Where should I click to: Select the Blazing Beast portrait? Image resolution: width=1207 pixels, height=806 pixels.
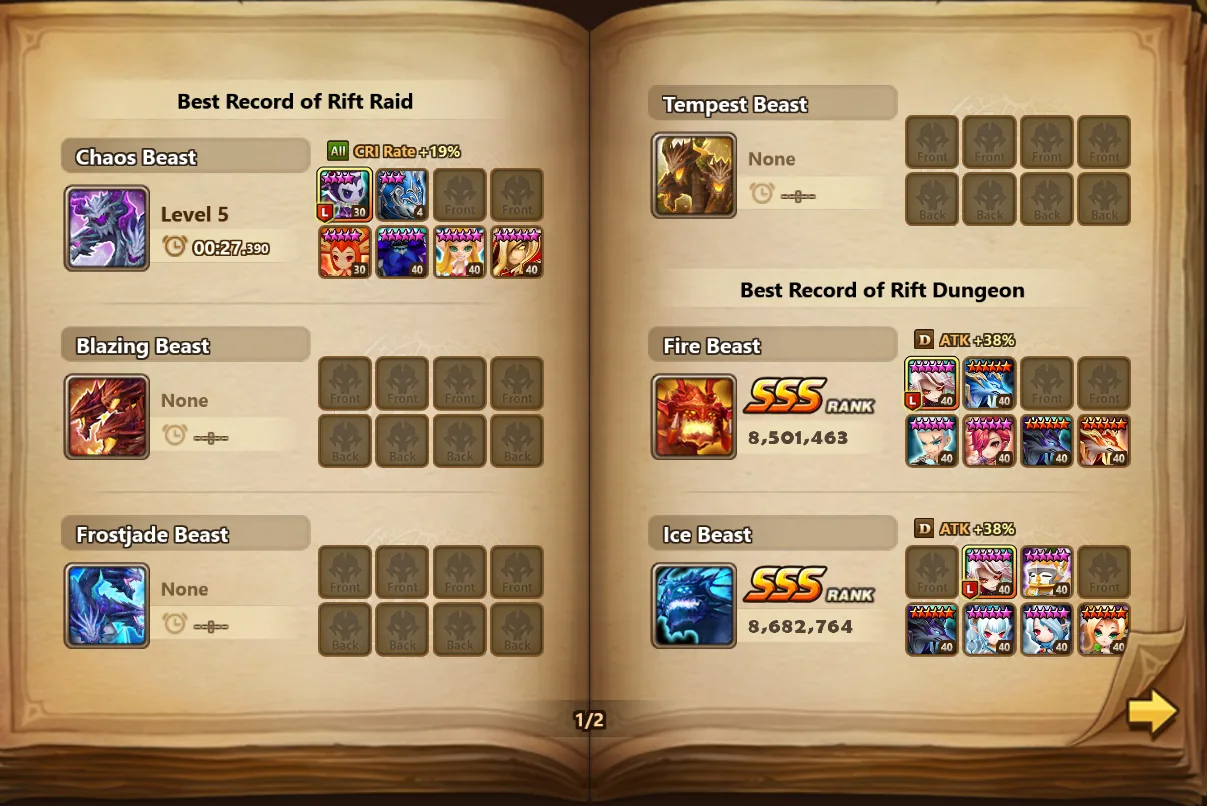(107, 417)
